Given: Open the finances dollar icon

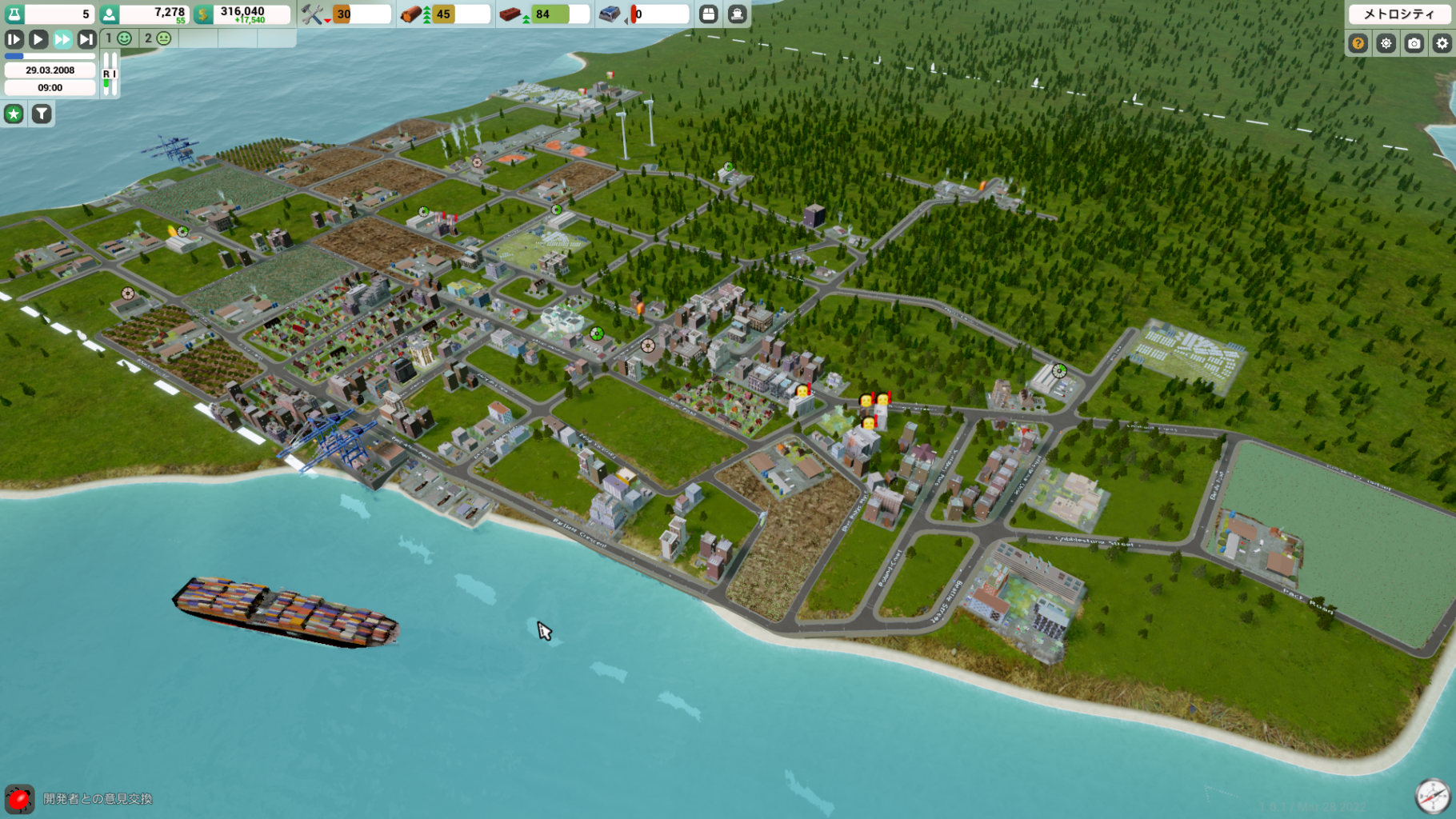Looking at the screenshot, I should pos(204,14).
